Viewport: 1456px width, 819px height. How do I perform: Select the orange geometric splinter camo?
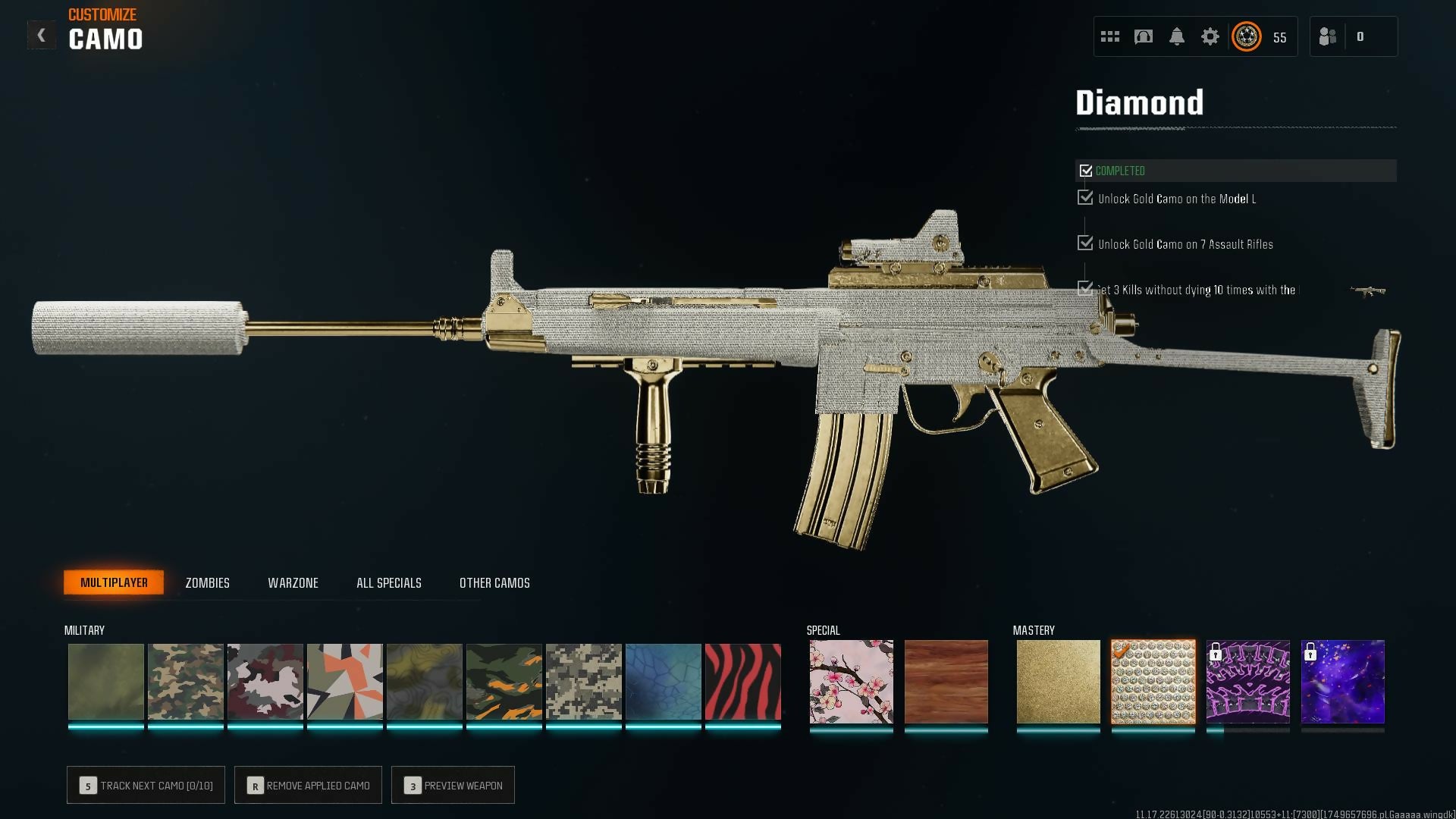344,682
